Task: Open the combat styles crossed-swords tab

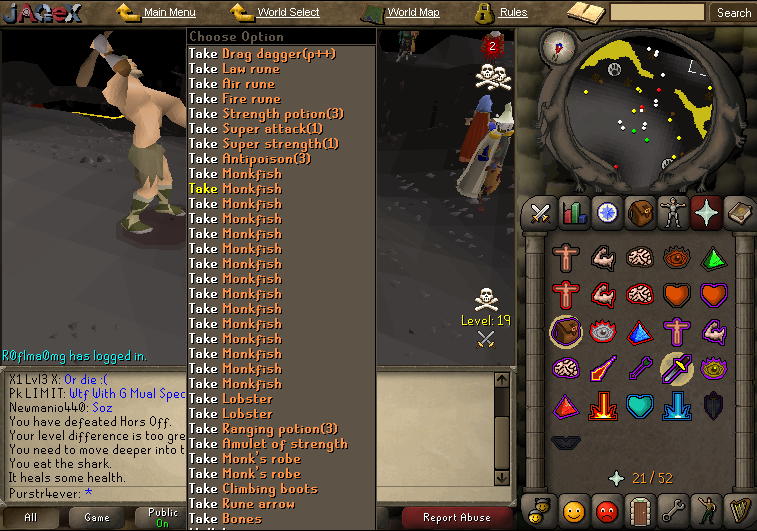Action: coord(541,212)
